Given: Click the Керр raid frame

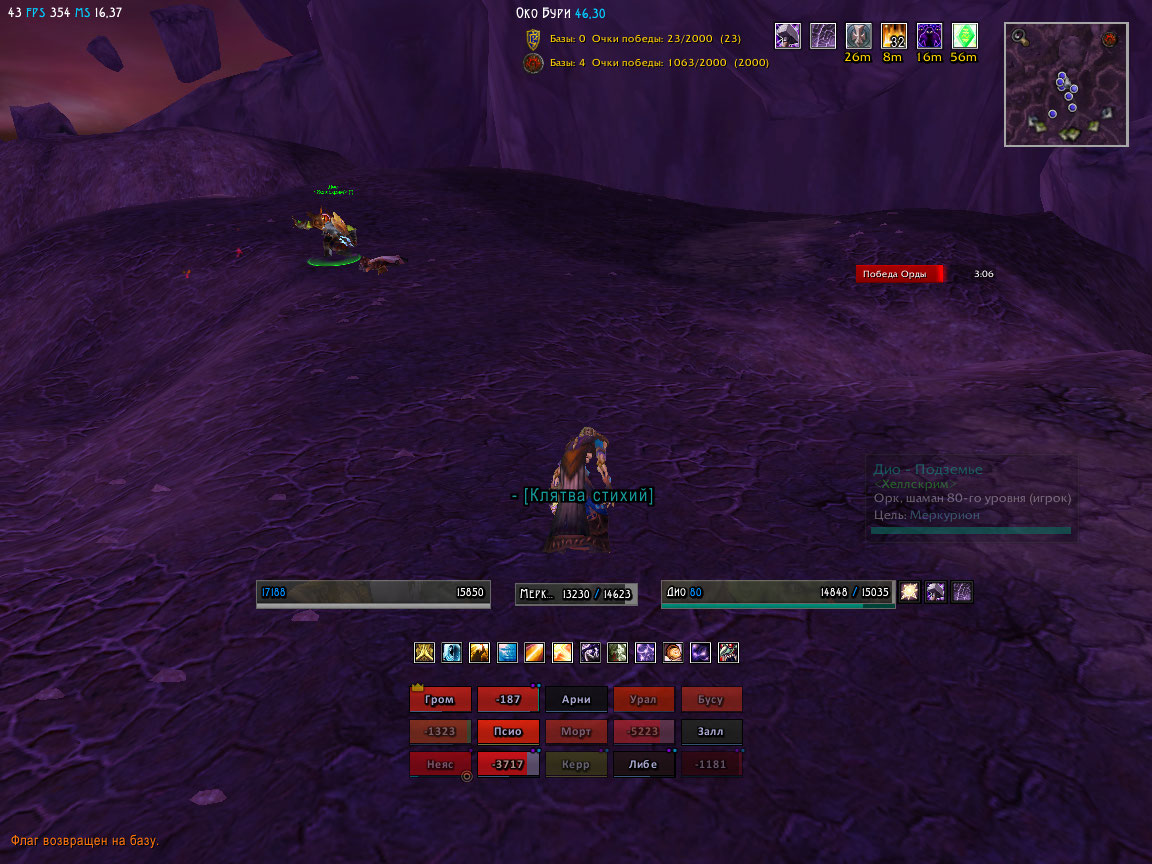Looking at the screenshot, I should click(x=576, y=764).
